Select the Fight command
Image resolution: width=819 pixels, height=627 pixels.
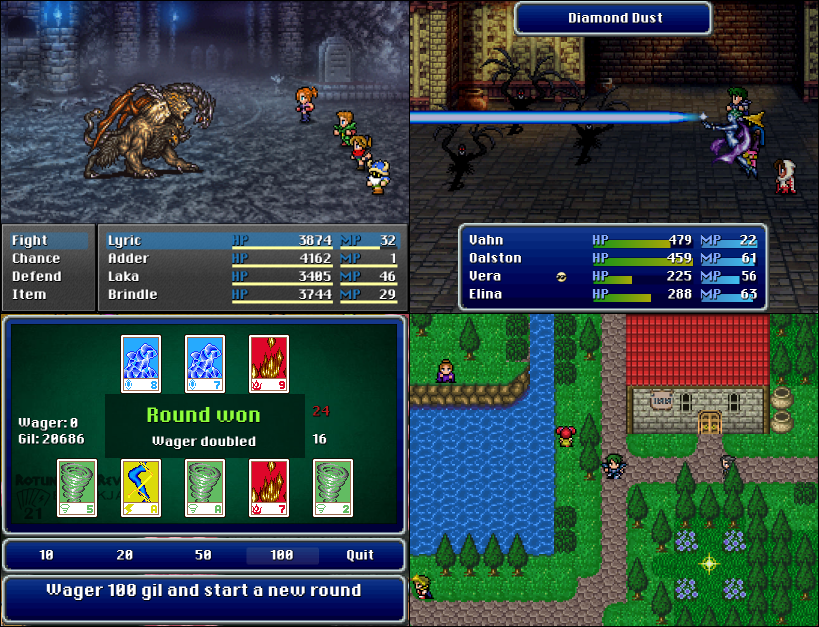(x=30, y=241)
